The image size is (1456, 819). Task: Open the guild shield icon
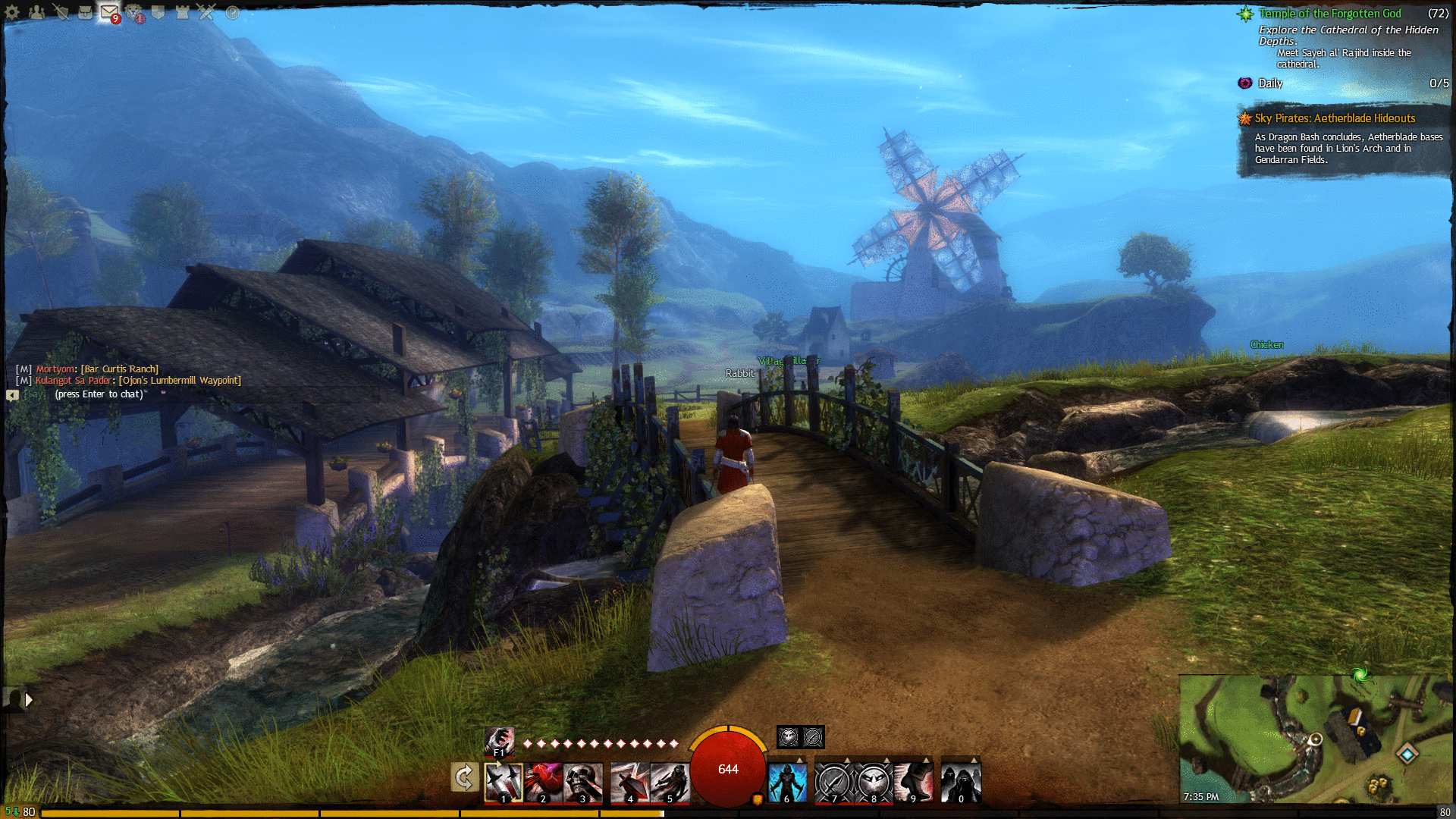(x=158, y=12)
